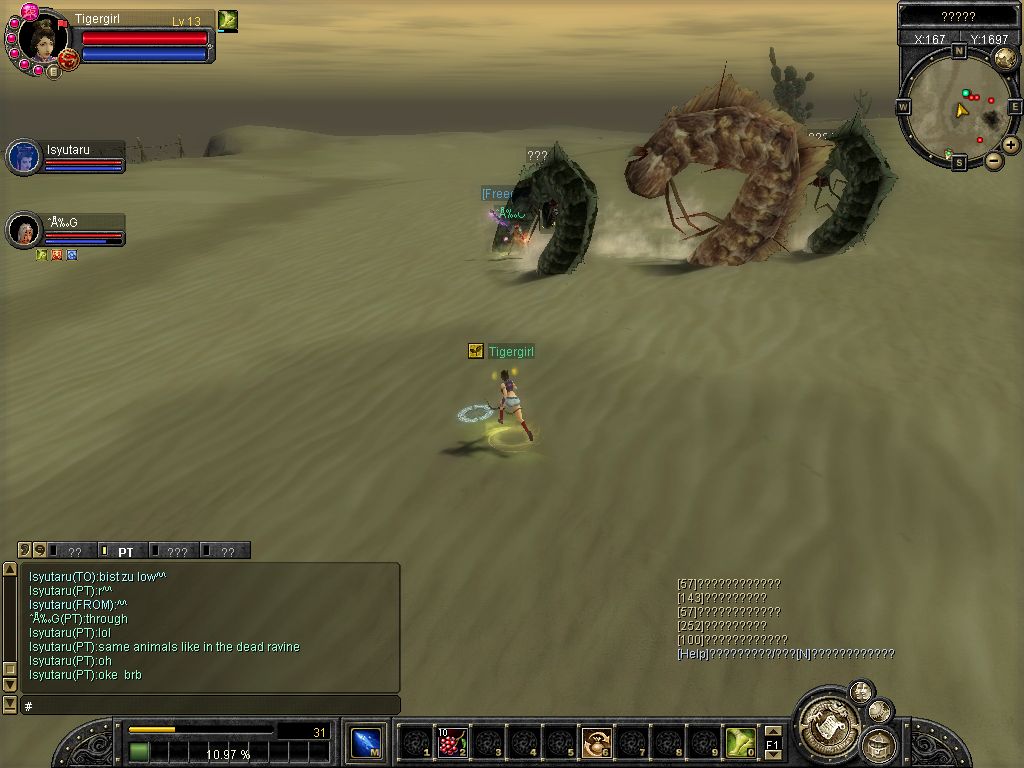This screenshot has height=768, width=1024.
Task: Click the small scroll icon under portrait
Action: [x=53, y=71]
